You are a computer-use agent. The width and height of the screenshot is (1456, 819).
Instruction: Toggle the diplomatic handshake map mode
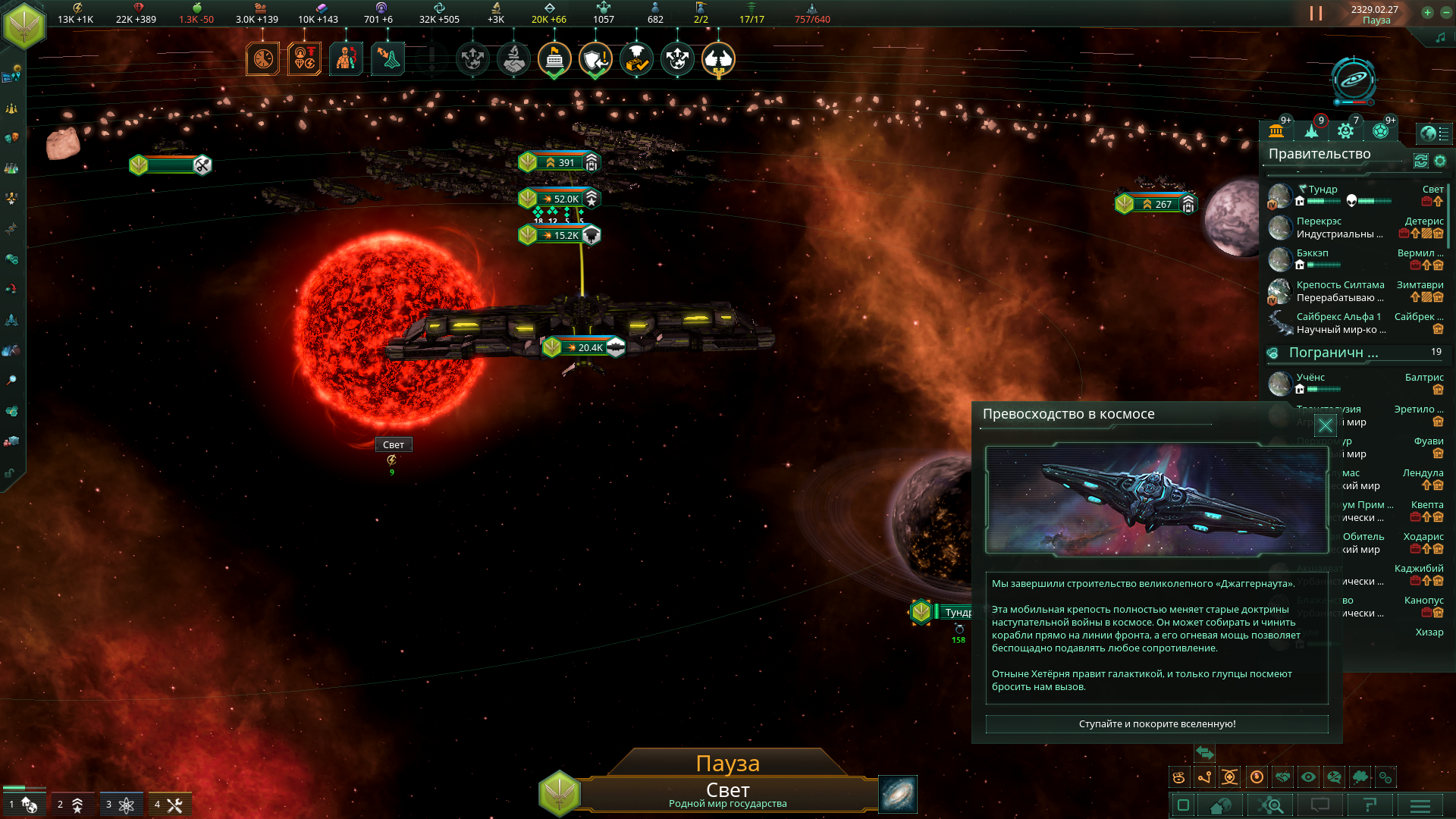coord(1282,777)
